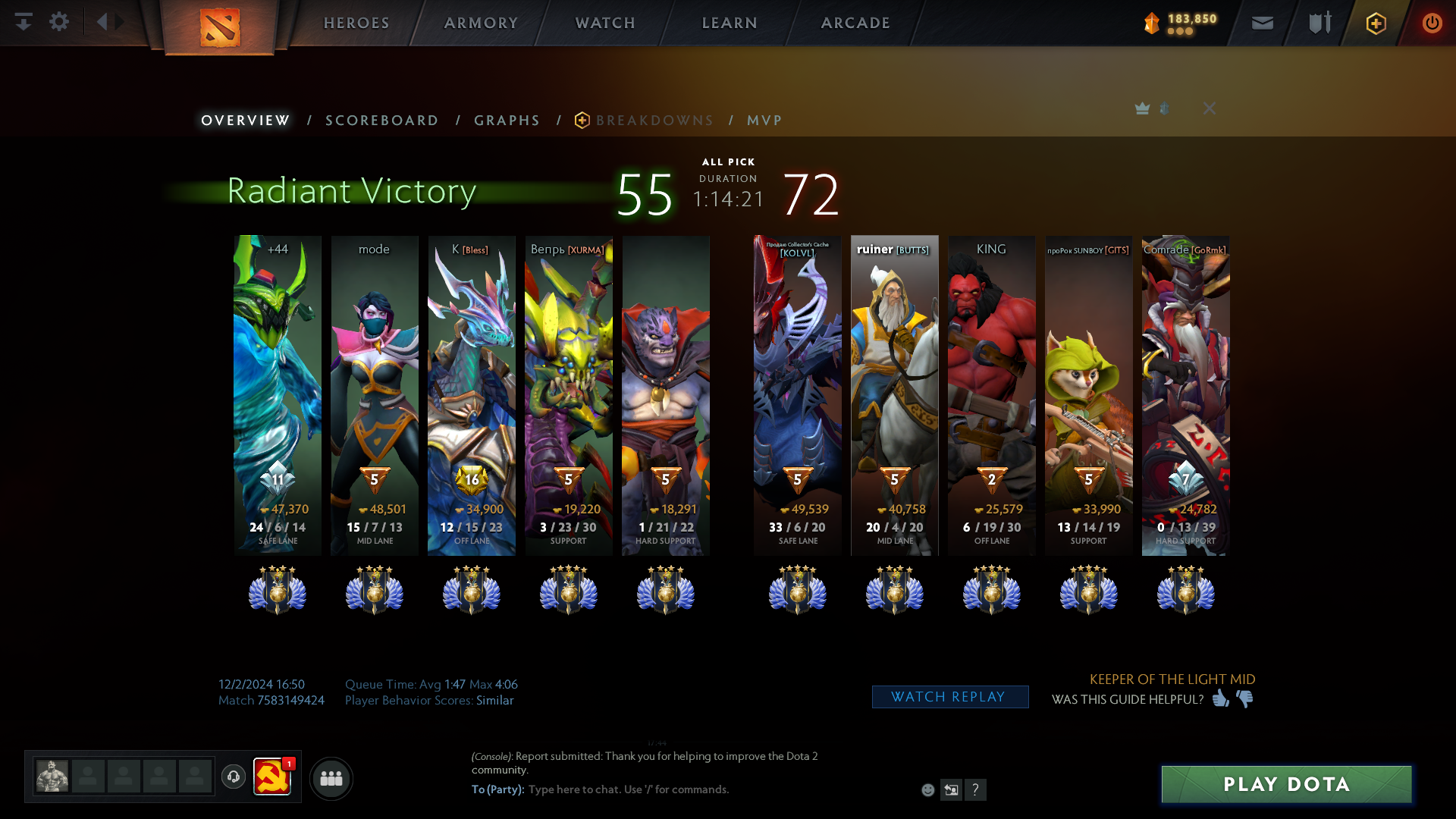Give the guide a thumbs up
Image resolution: width=1456 pixels, height=819 pixels.
click(x=1220, y=698)
